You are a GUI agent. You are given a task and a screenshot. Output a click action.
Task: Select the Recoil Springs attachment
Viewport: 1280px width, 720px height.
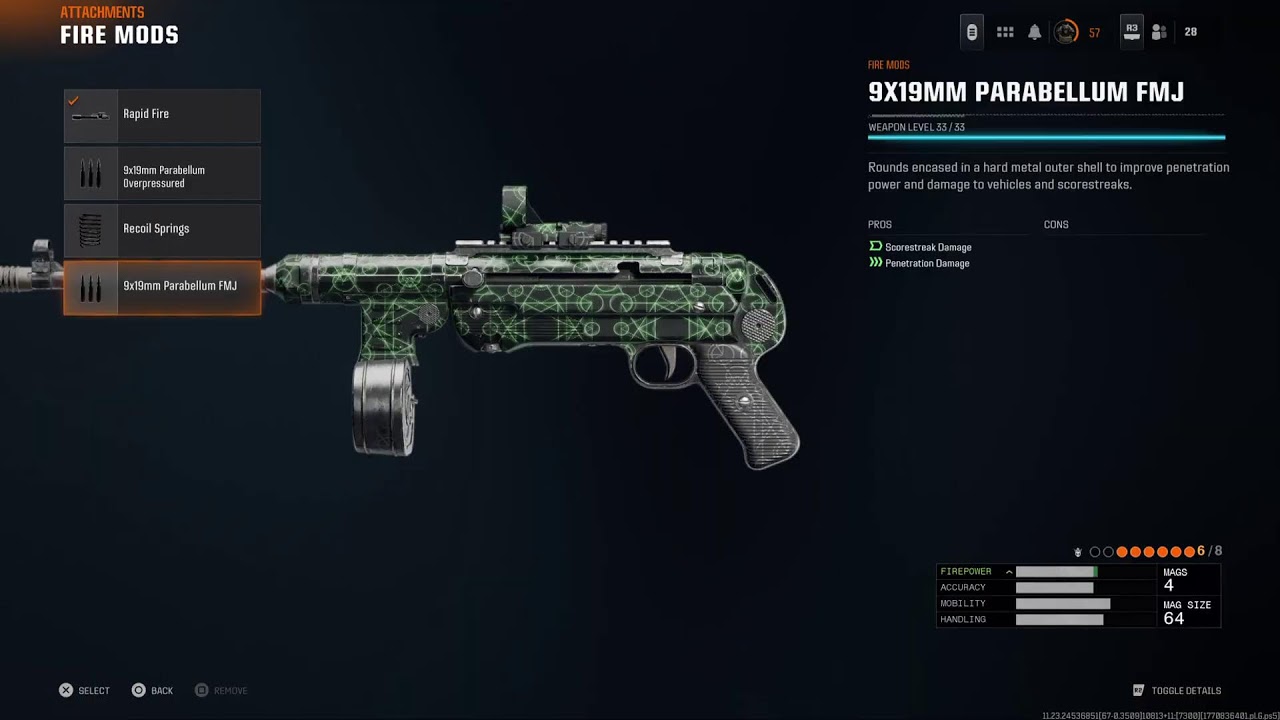(162, 230)
